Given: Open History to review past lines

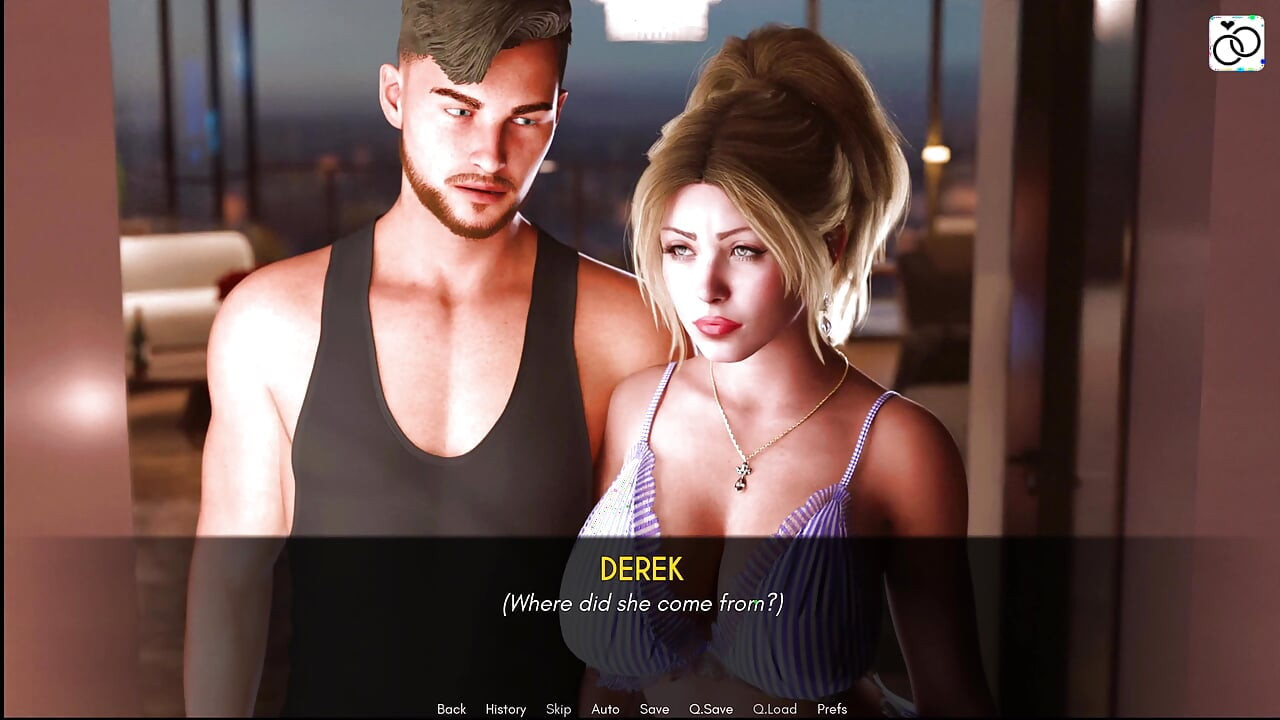Looking at the screenshot, I should [x=505, y=709].
